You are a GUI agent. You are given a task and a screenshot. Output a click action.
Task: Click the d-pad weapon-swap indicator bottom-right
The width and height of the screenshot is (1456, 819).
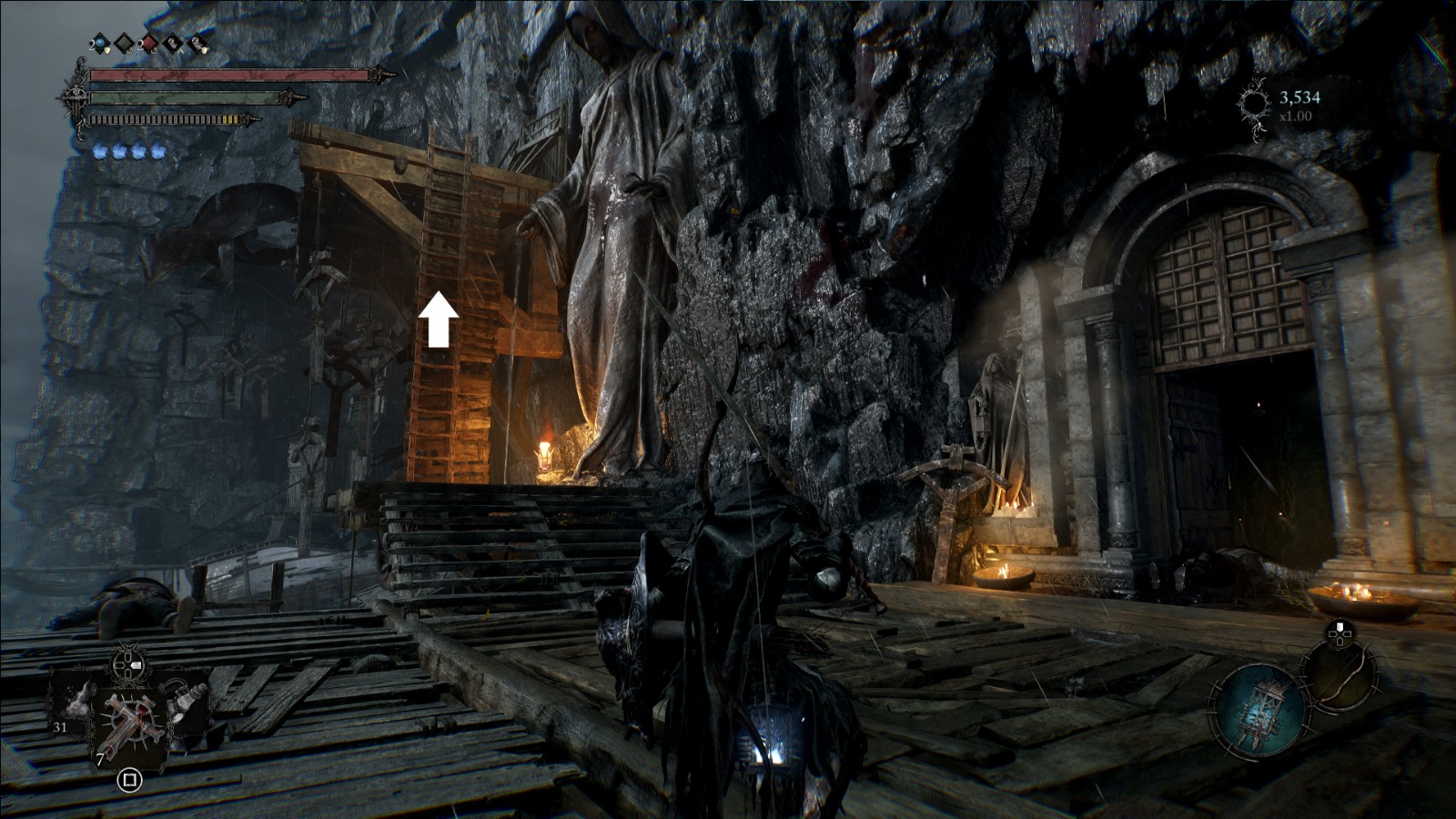1339,633
